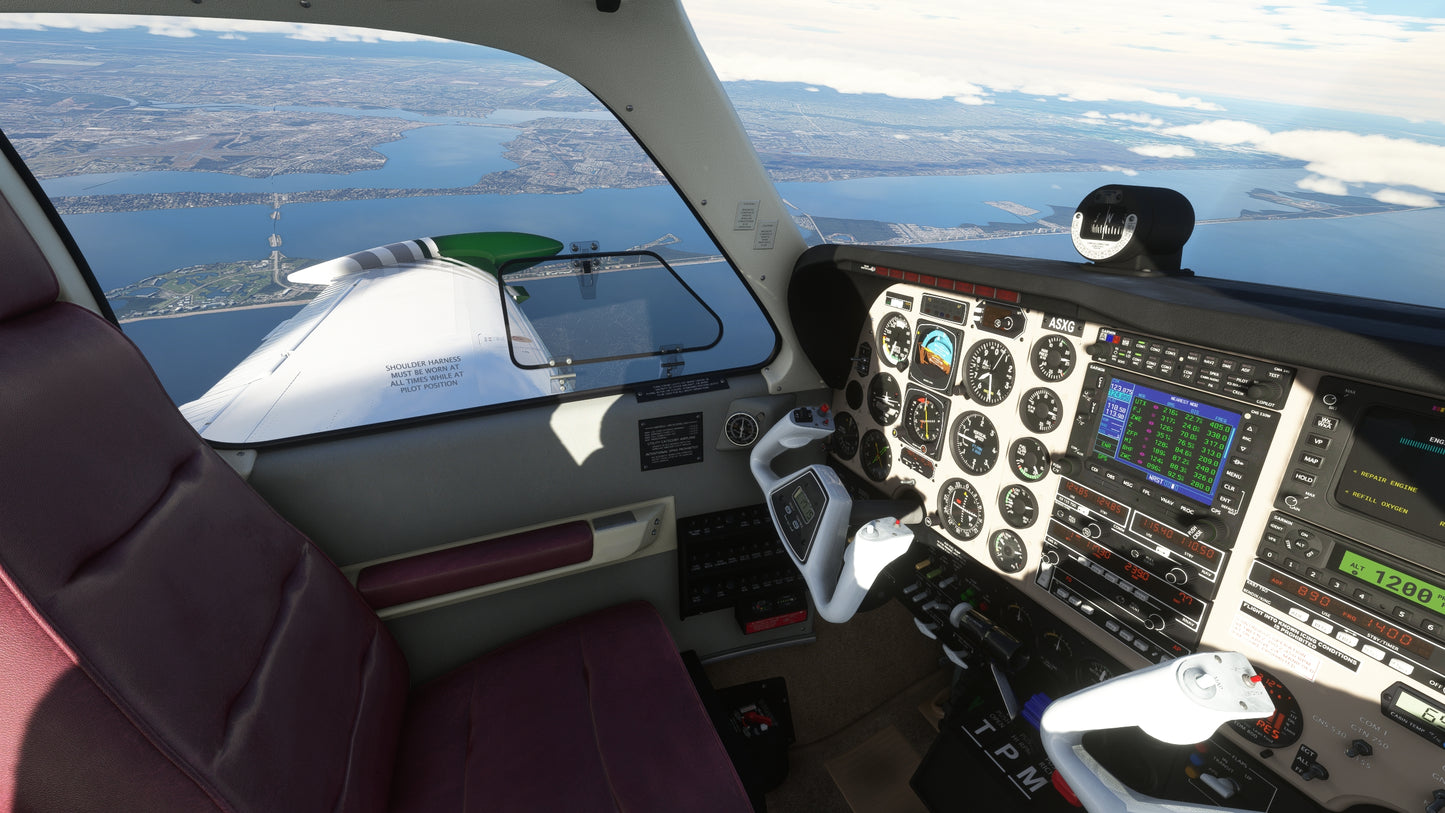Hit the CLR button on the GPS

click(1229, 488)
